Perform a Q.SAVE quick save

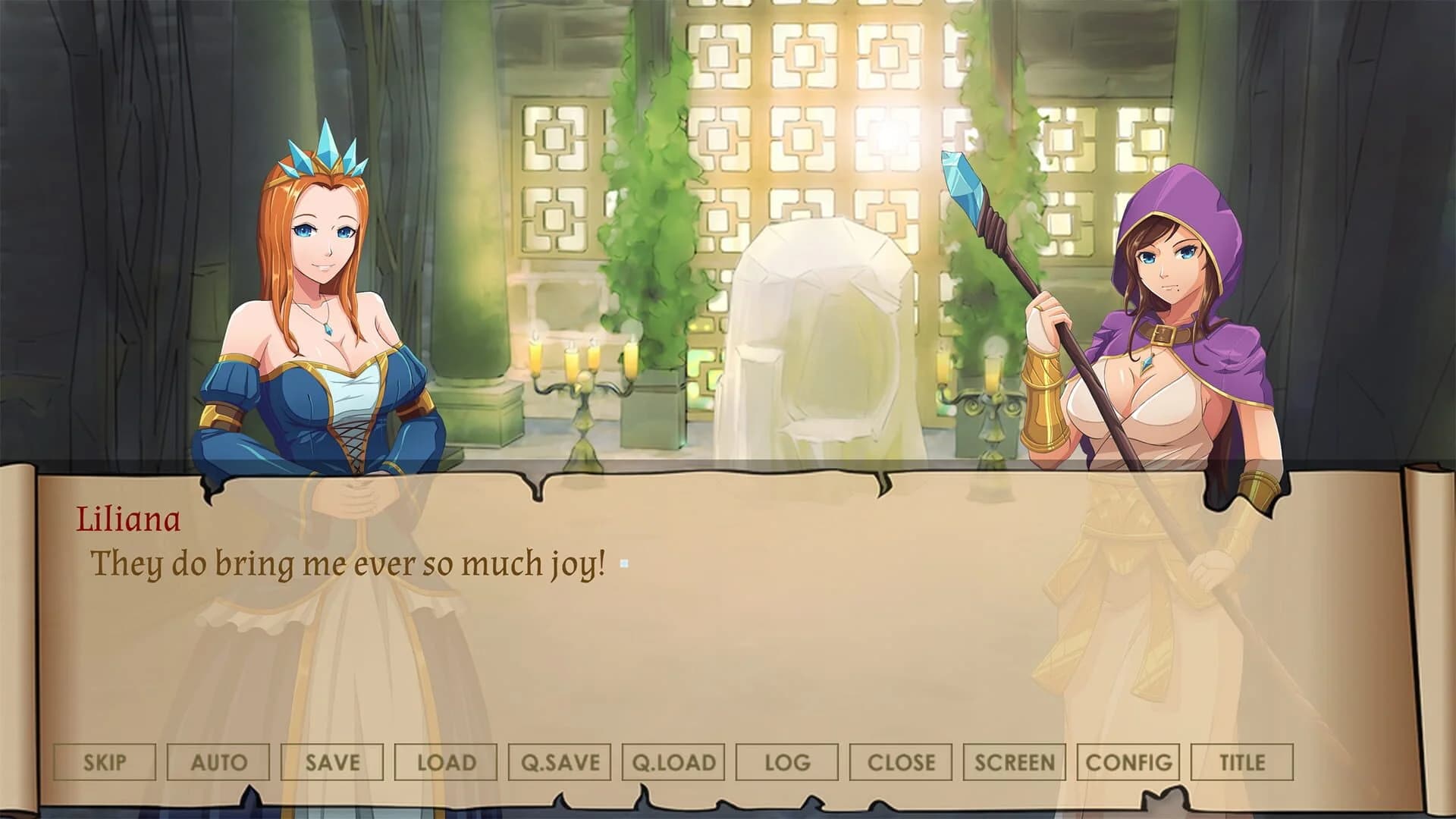click(559, 761)
